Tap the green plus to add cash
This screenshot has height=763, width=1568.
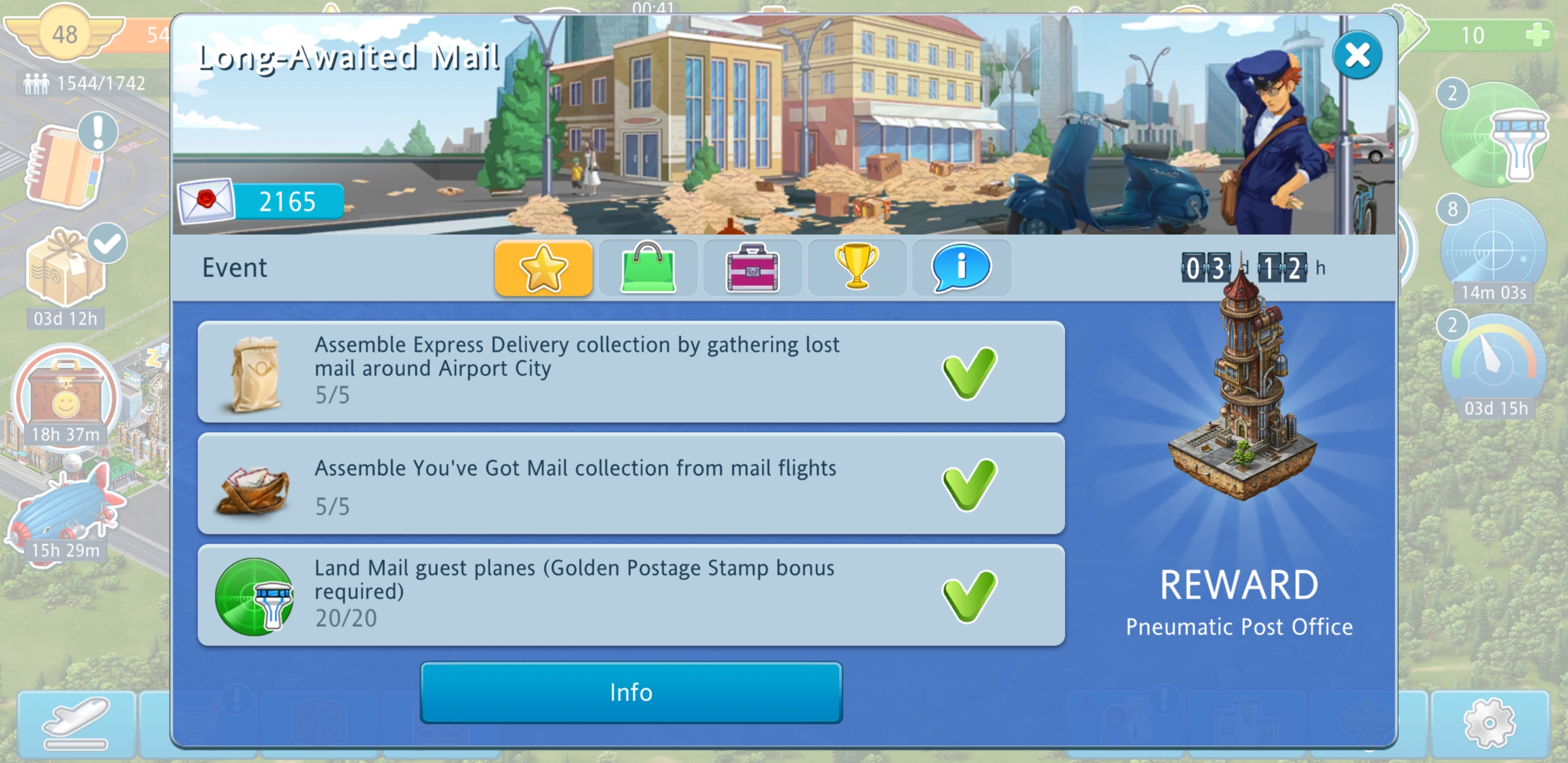(1538, 35)
